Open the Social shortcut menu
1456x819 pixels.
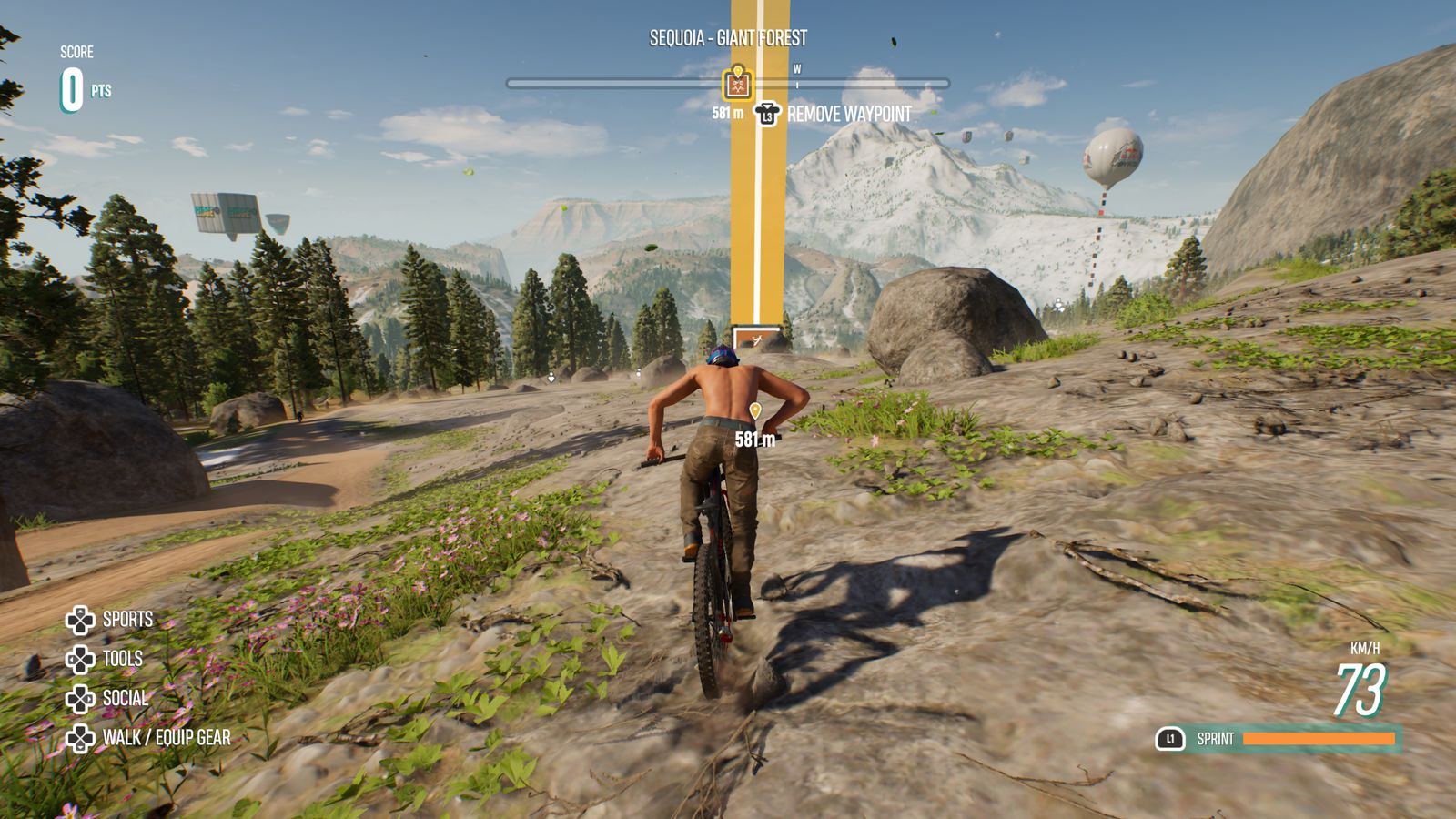(106, 699)
